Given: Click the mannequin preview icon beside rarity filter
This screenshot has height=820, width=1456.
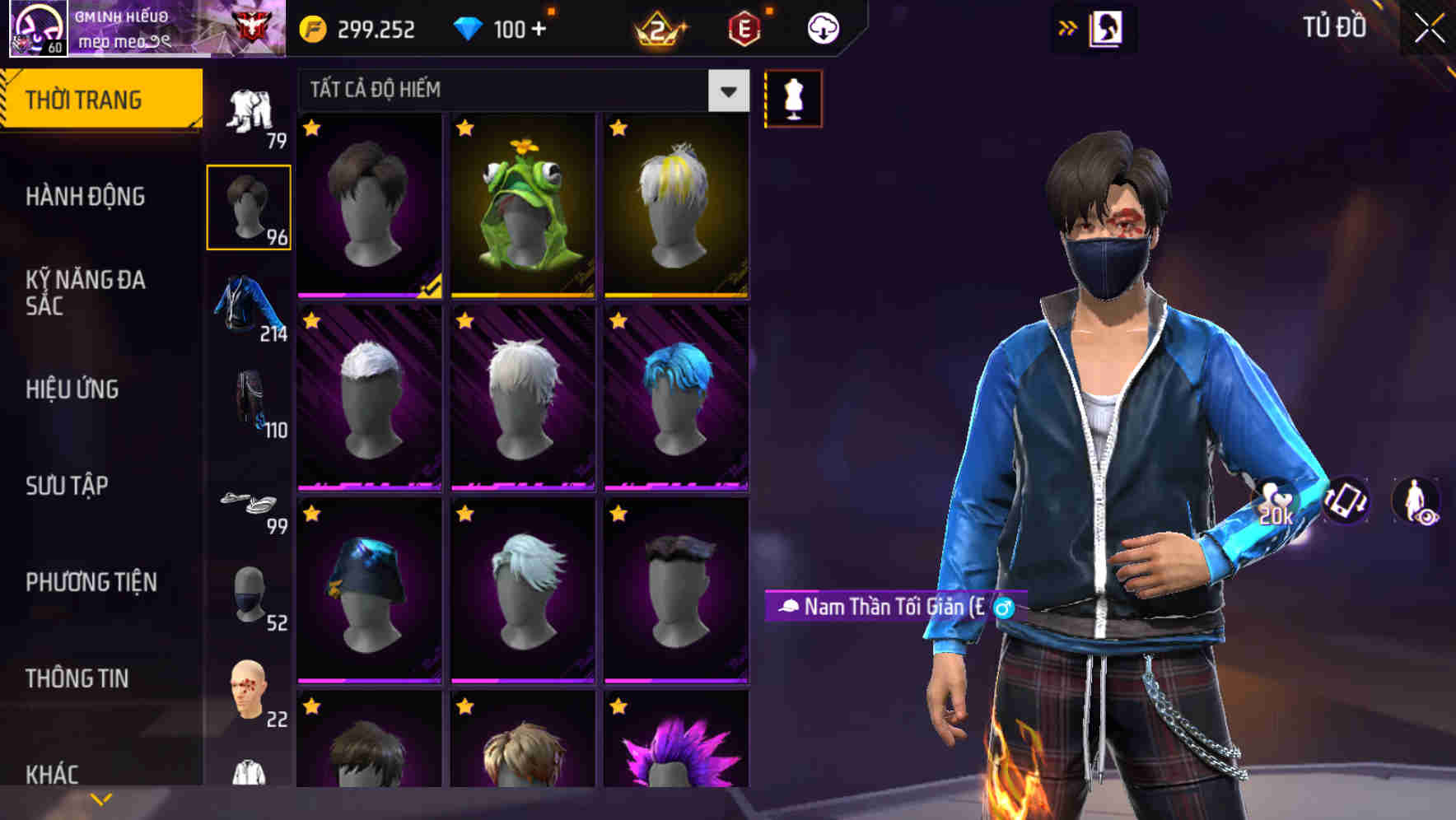Looking at the screenshot, I should point(793,97).
